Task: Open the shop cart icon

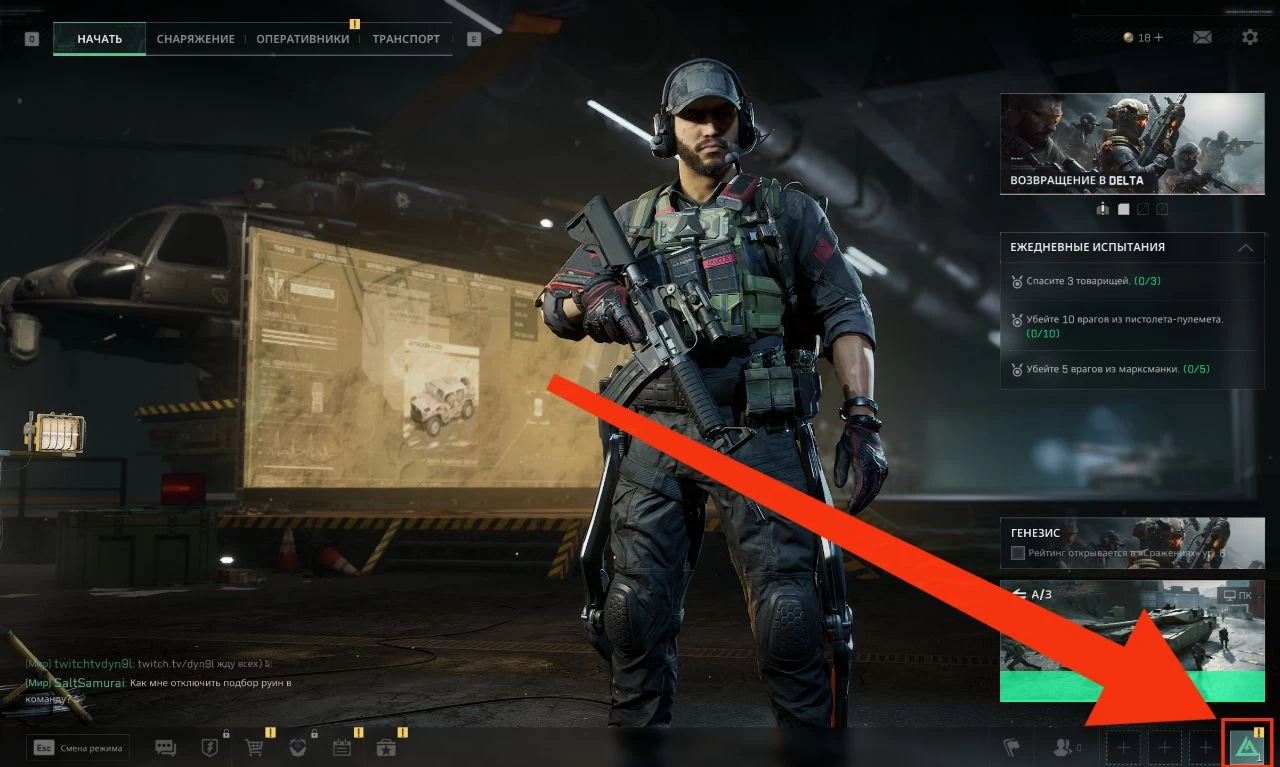Action: (254, 748)
